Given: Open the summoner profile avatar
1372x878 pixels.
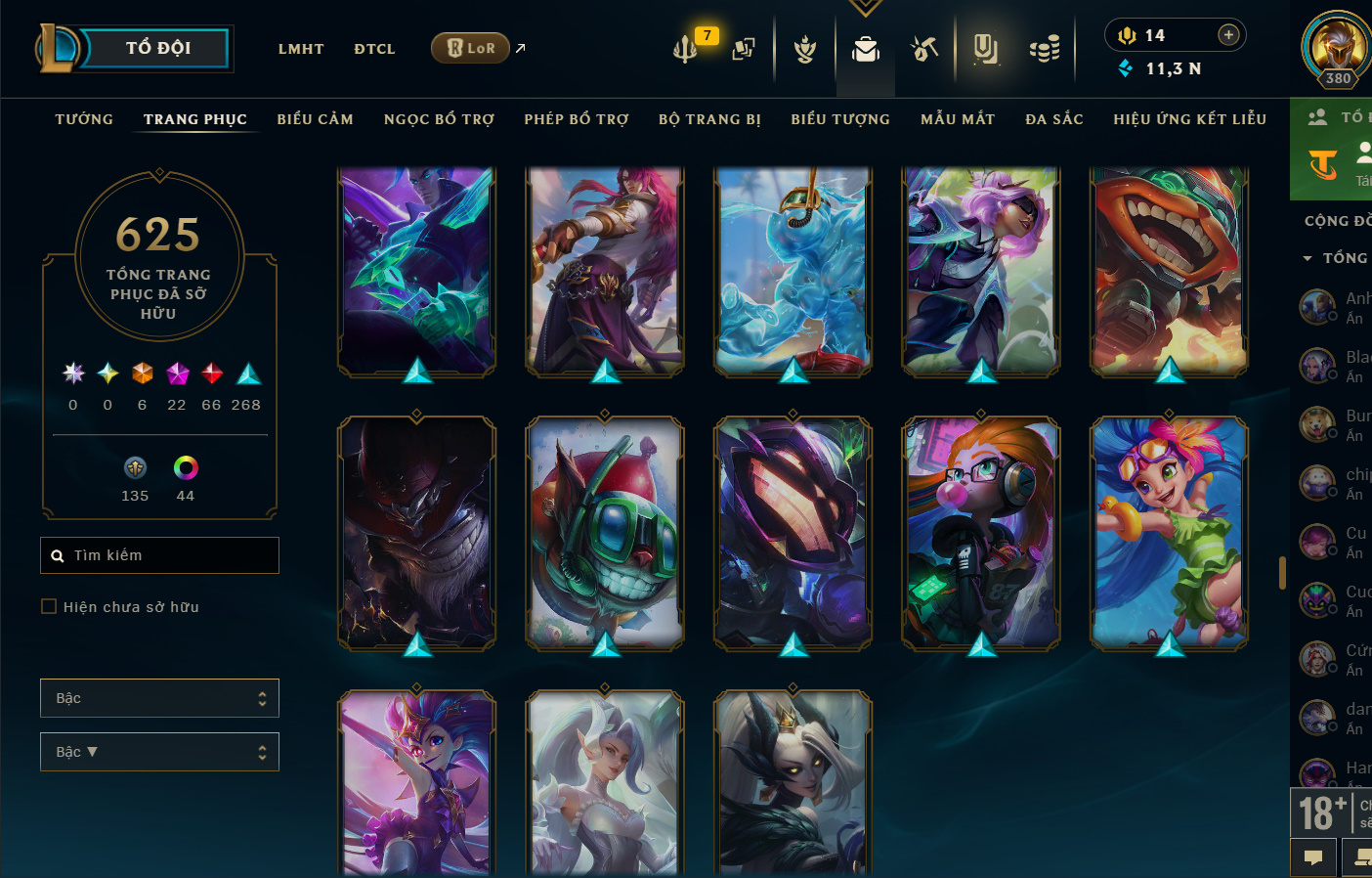Looking at the screenshot, I should (x=1336, y=47).
